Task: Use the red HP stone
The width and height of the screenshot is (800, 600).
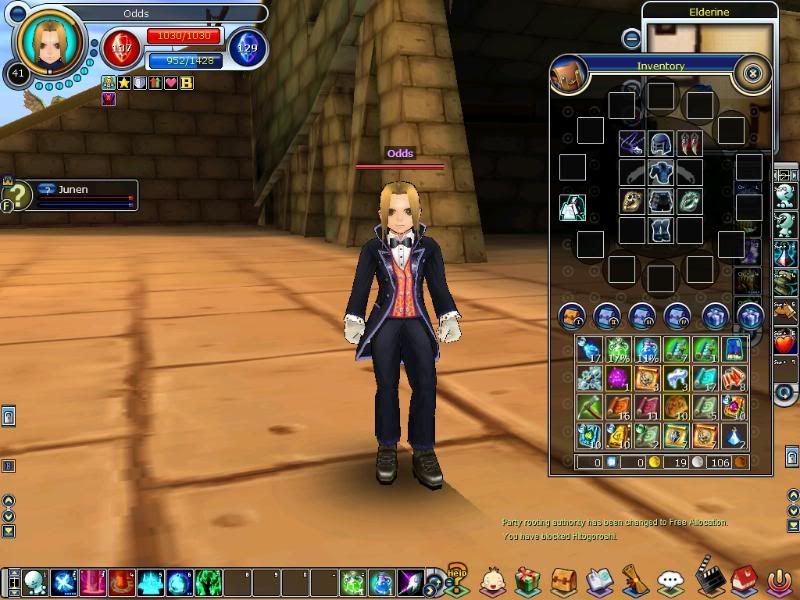Action: 122,47
